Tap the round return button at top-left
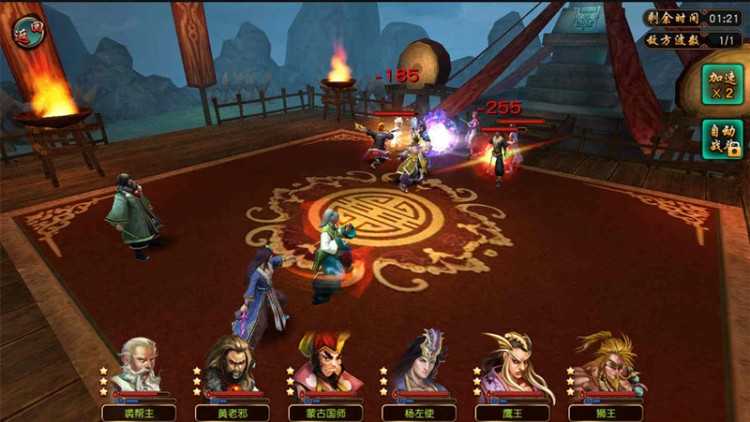This screenshot has height=422, width=750. pyautogui.click(x=28, y=31)
